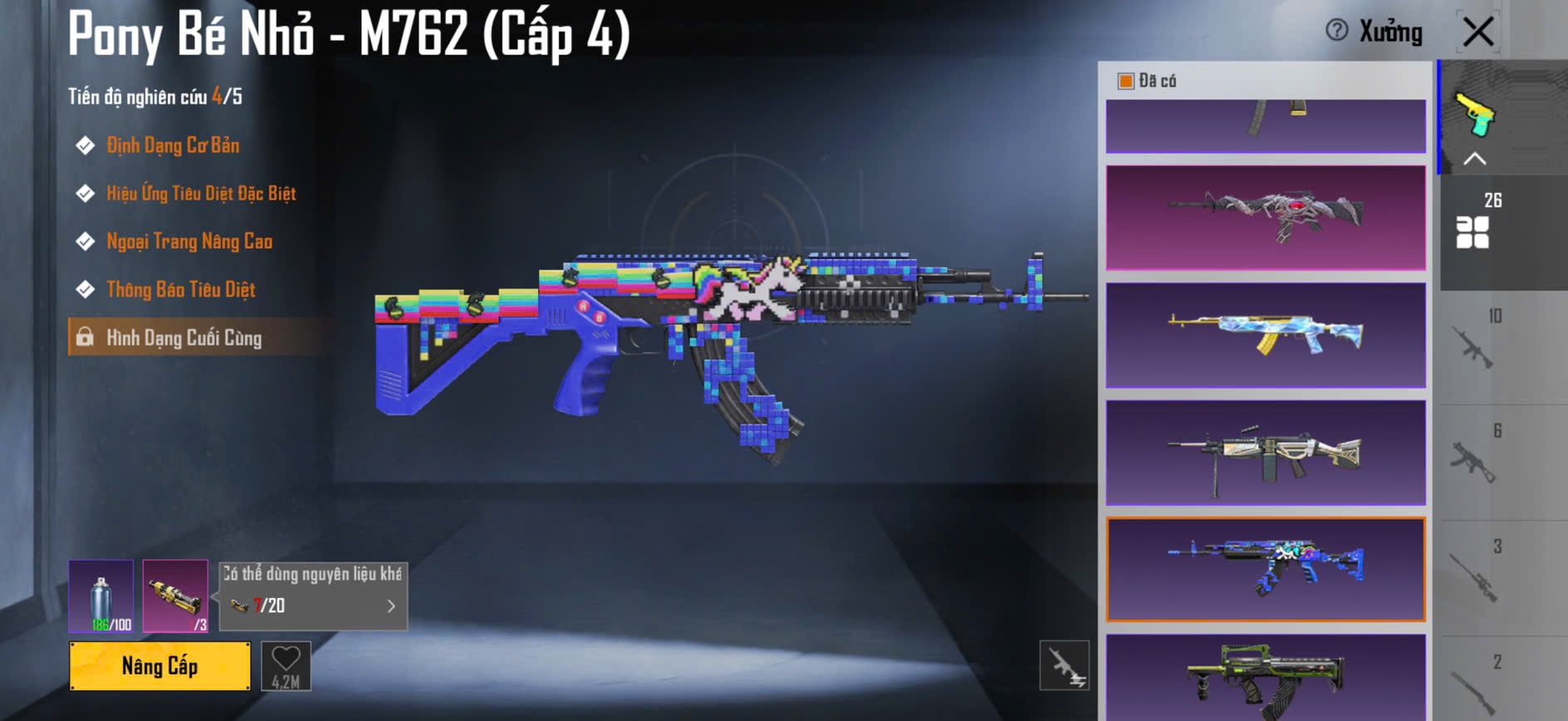Select Định Dạng Cơ Bản stage
The width and height of the screenshot is (1568, 721).
pos(173,146)
